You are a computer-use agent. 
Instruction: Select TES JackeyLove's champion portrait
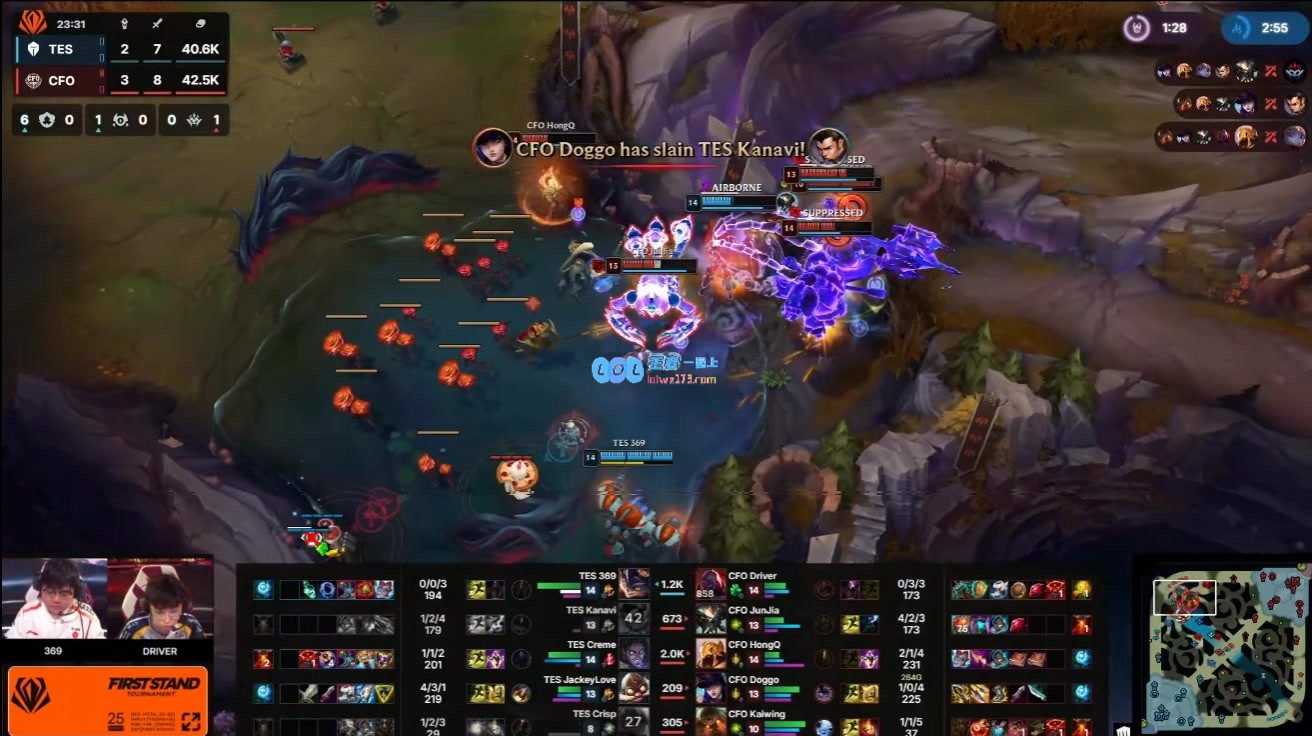pyautogui.click(x=633, y=688)
